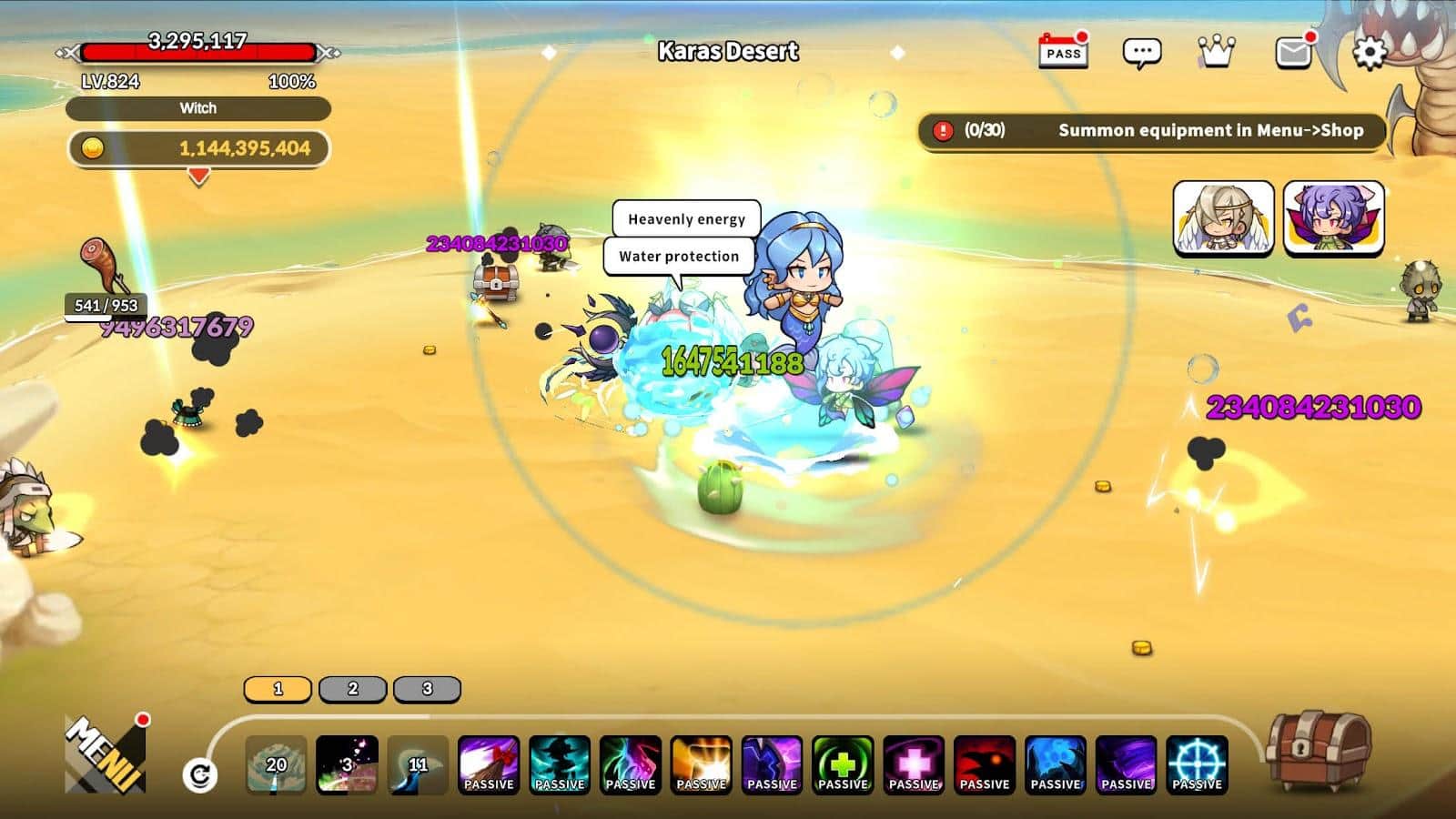Image resolution: width=1456 pixels, height=819 pixels.
Task: Switch to skill preset tab 1
Action: click(278, 689)
